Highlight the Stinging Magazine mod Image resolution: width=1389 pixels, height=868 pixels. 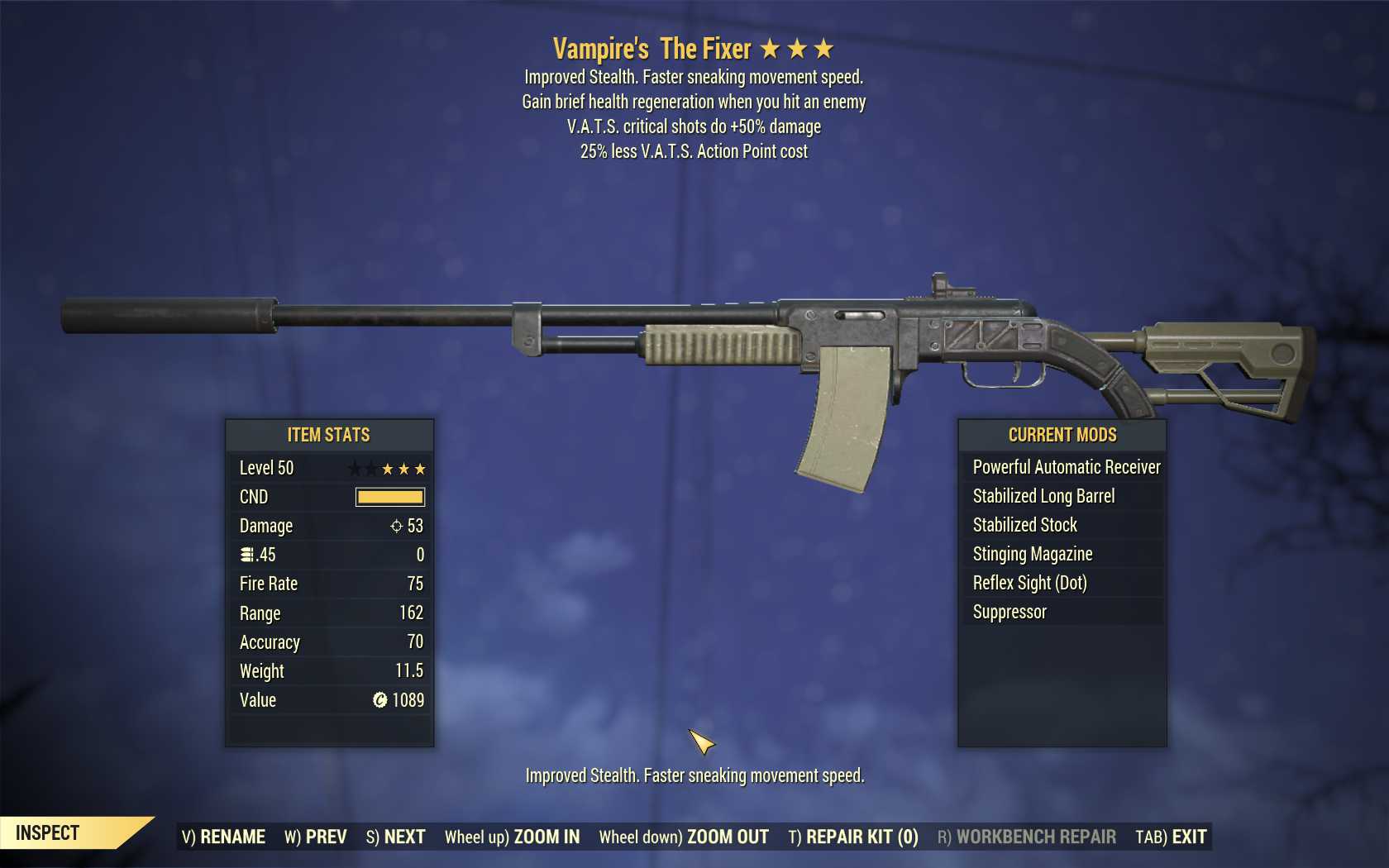tap(1032, 554)
